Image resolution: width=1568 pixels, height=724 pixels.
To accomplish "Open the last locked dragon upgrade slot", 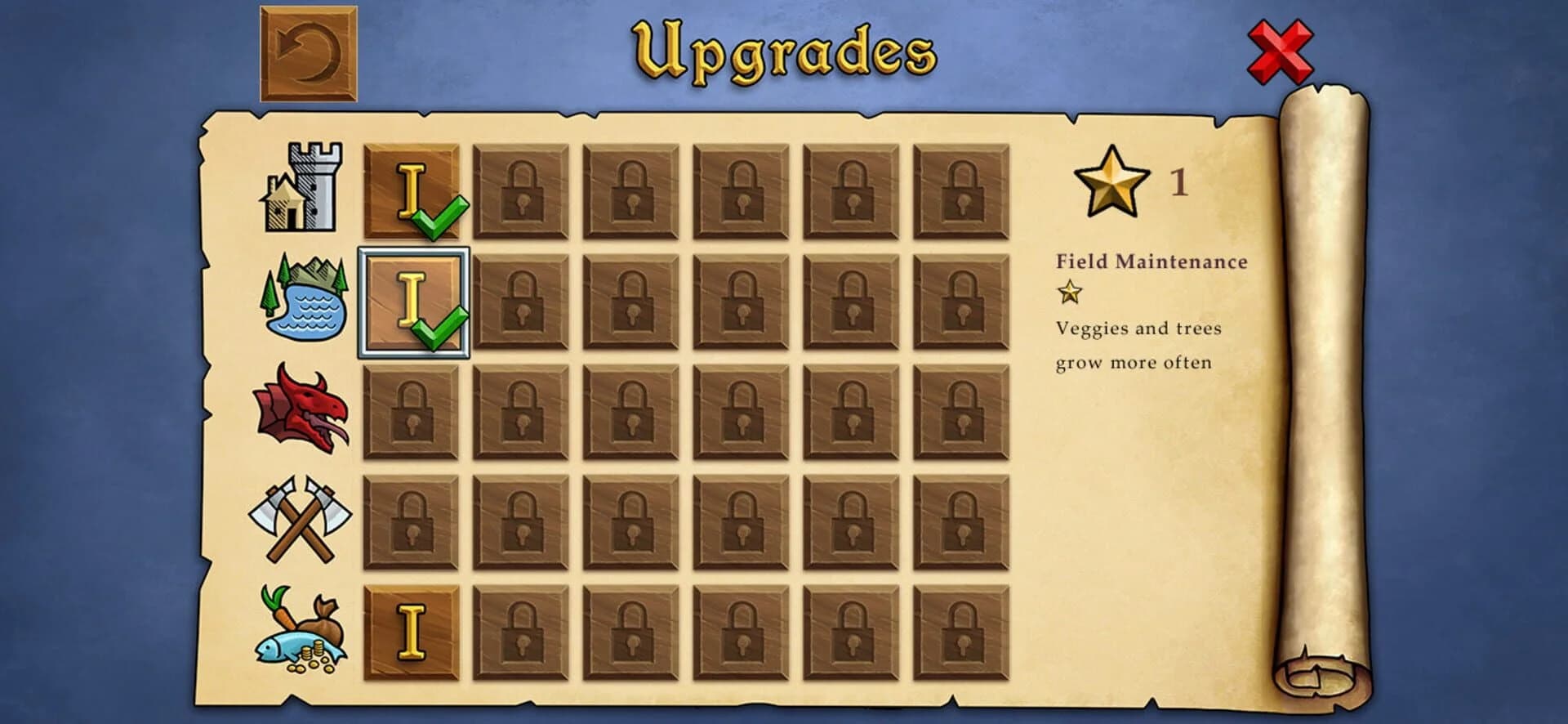I will click(963, 411).
